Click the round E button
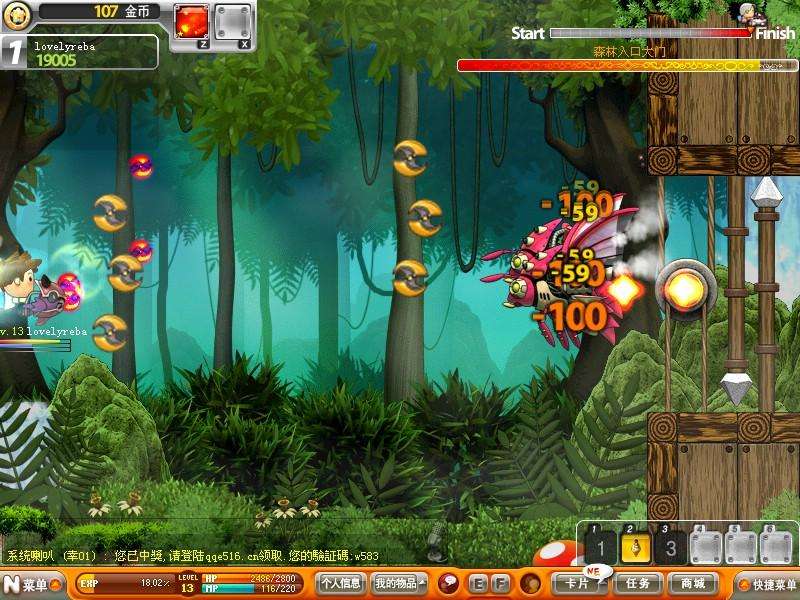The image size is (800, 600). pyautogui.click(x=478, y=583)
